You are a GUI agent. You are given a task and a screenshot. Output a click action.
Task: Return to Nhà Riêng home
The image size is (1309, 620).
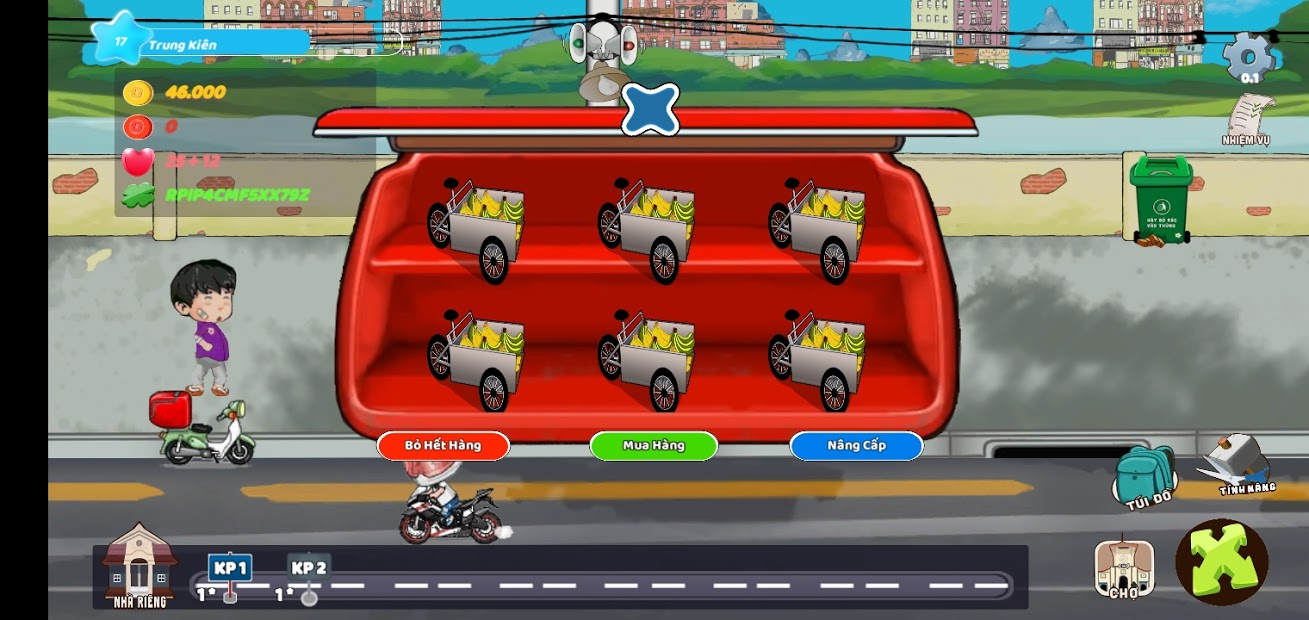pyautogui.click(x=139, y=567)
